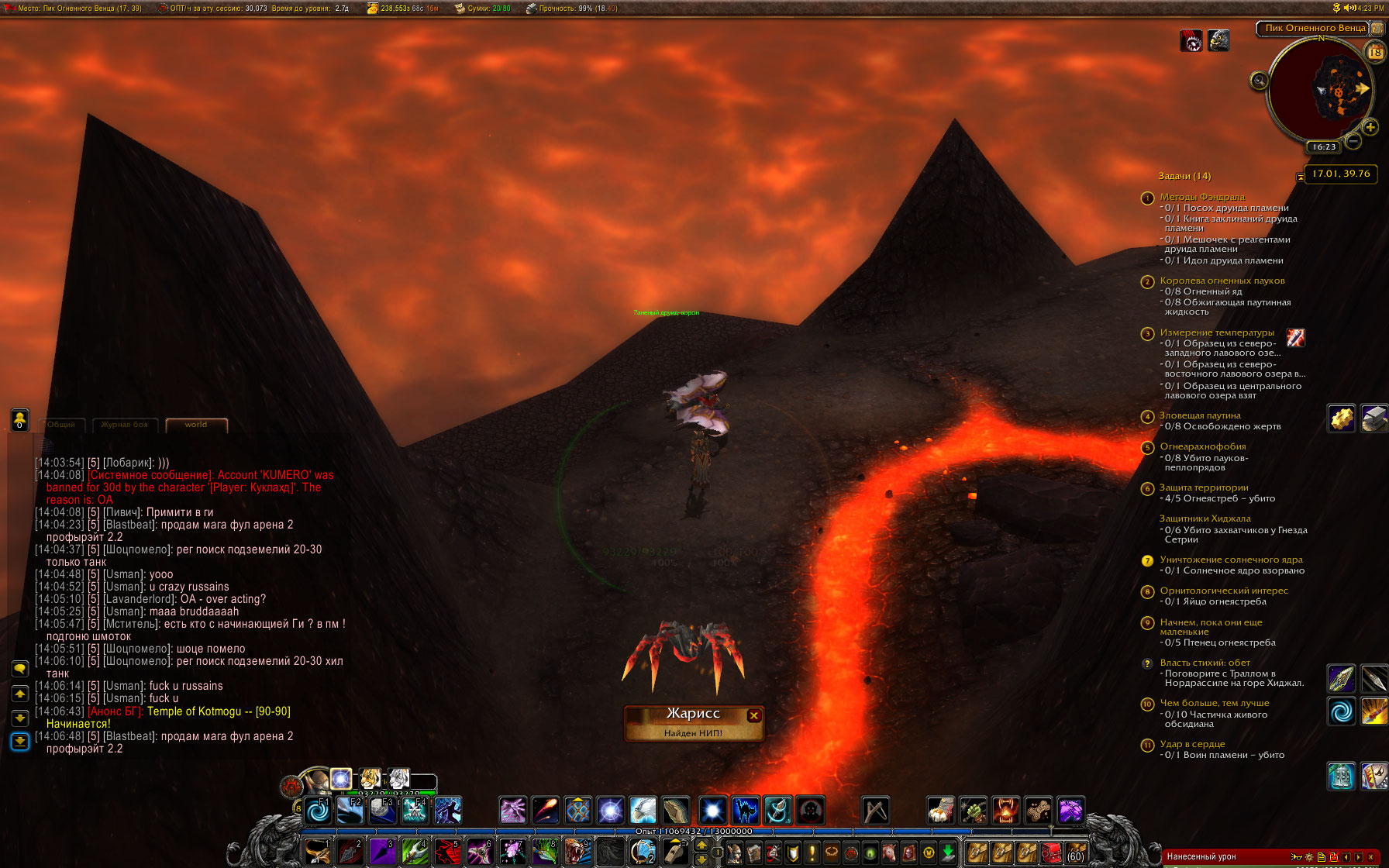Toggle the minimap tracking magnifier button

pos(1260,81)
